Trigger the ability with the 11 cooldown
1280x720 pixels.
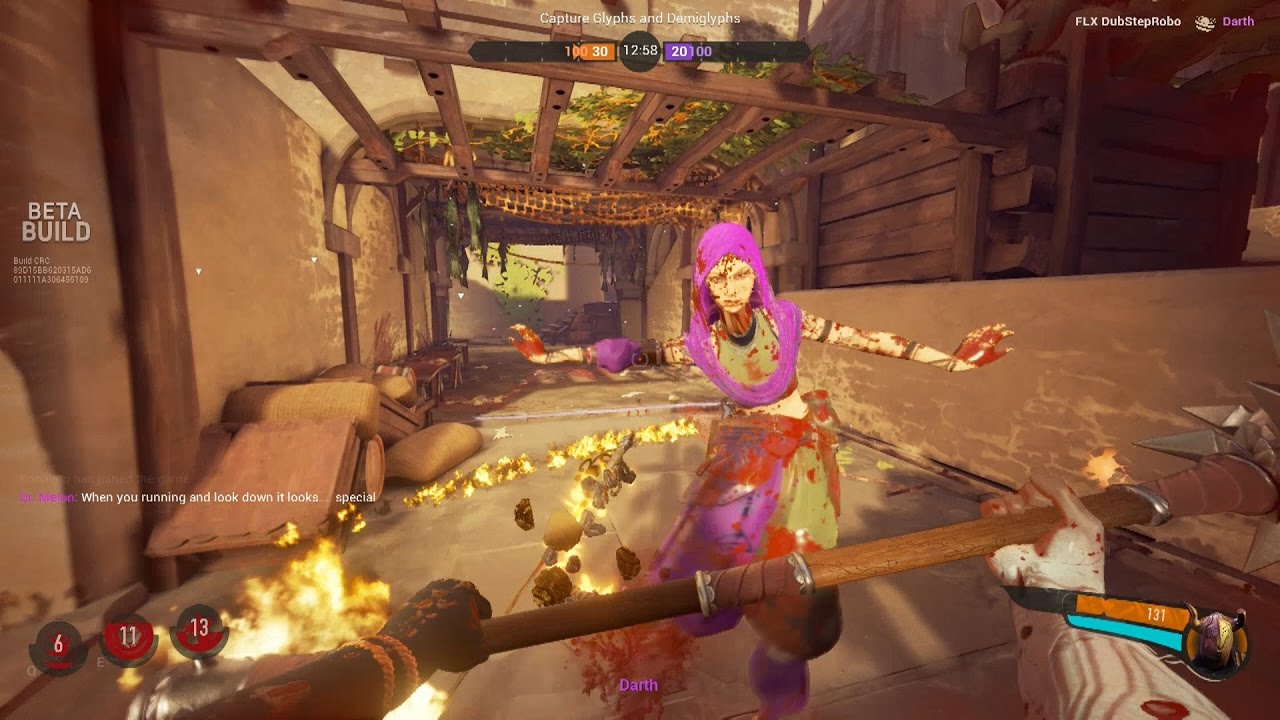click(128, 637)
